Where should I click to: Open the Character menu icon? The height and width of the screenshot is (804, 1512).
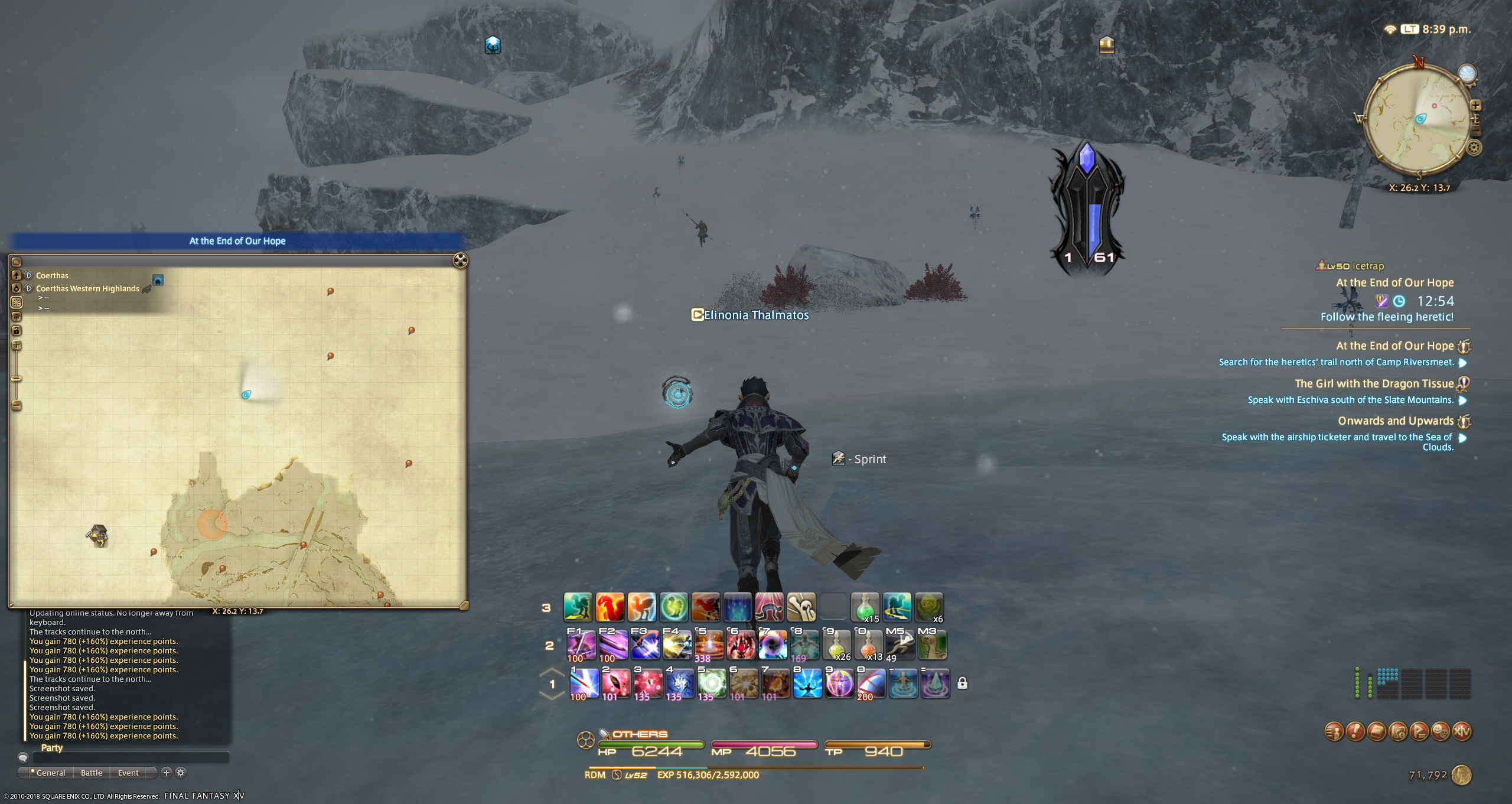tap(1334, 731)
